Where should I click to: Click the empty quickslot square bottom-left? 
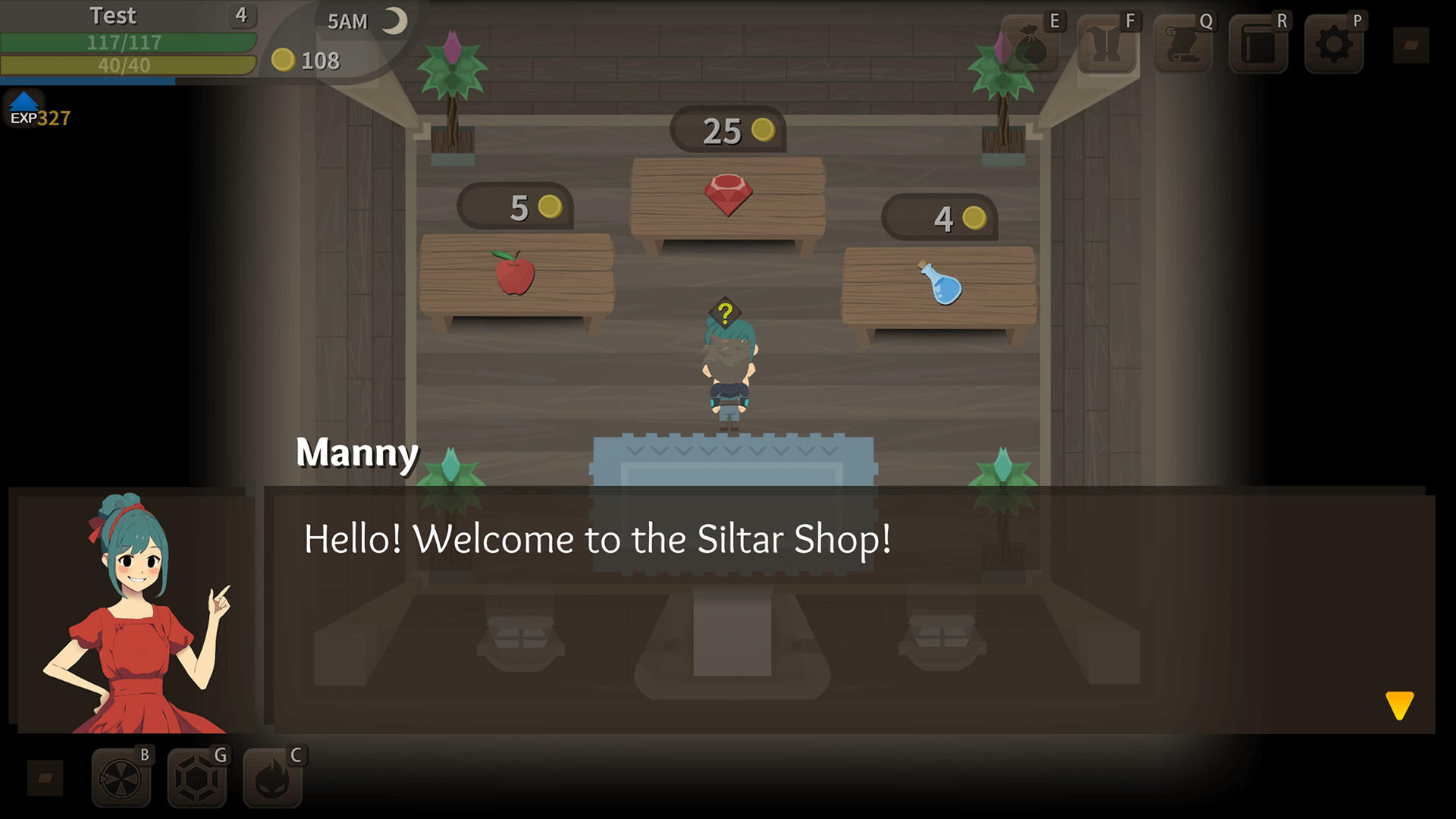(45, 777)
